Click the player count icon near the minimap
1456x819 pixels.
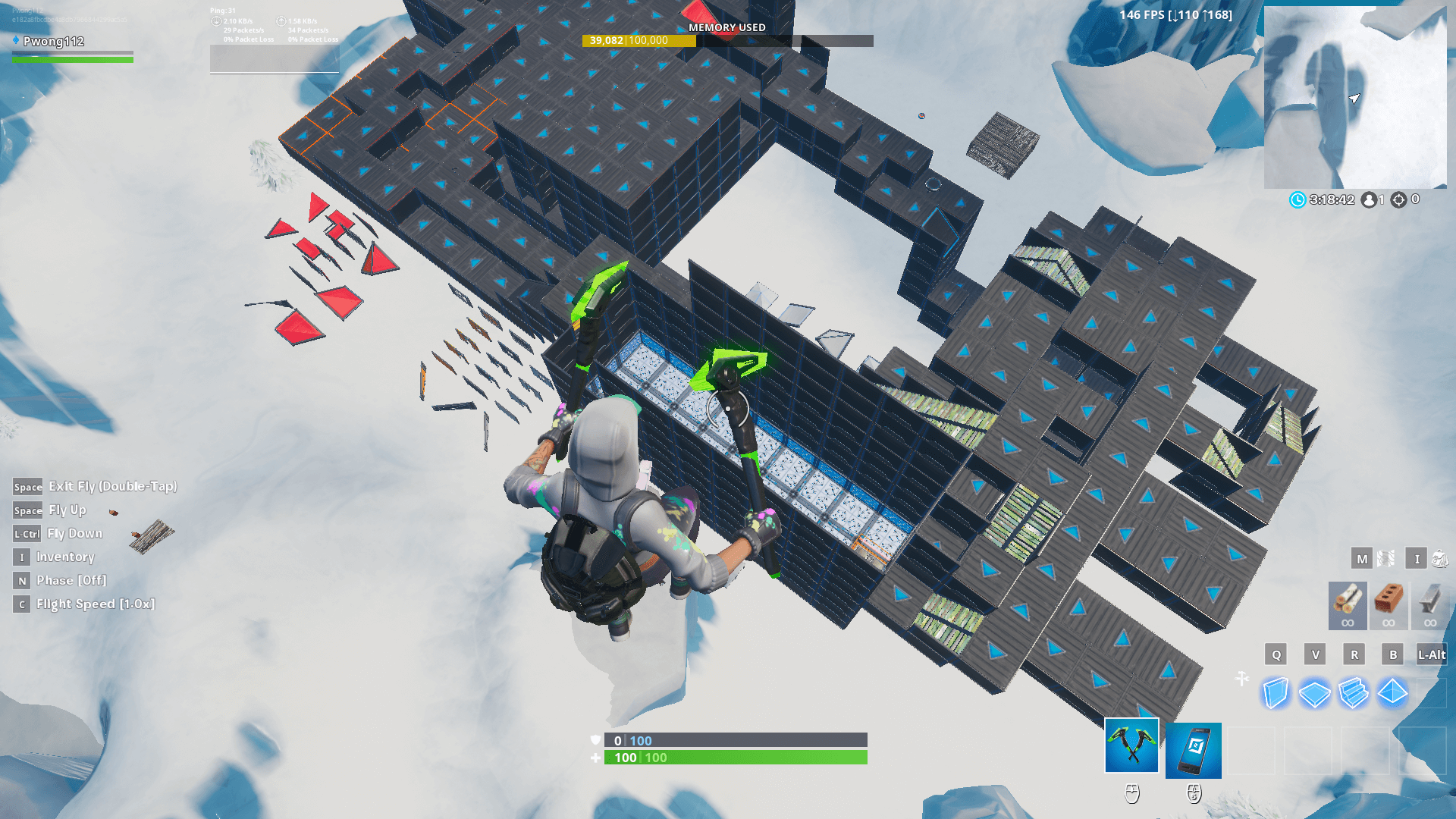coord(1370,199)
